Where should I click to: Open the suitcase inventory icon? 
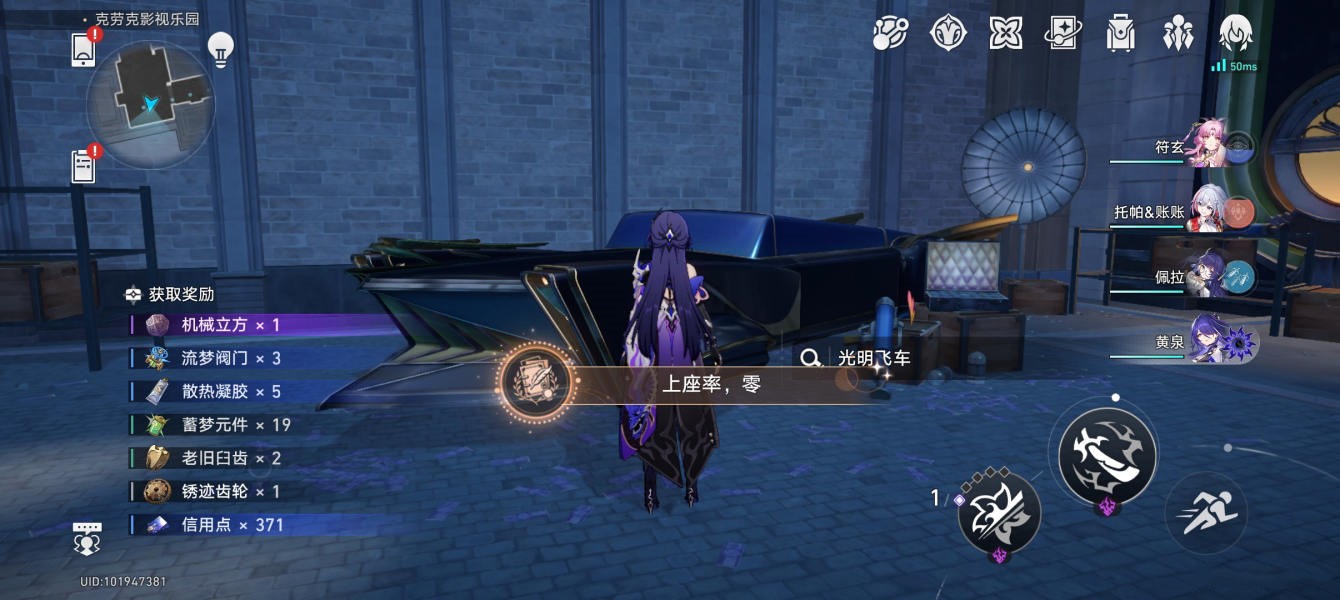[1121, 33]
